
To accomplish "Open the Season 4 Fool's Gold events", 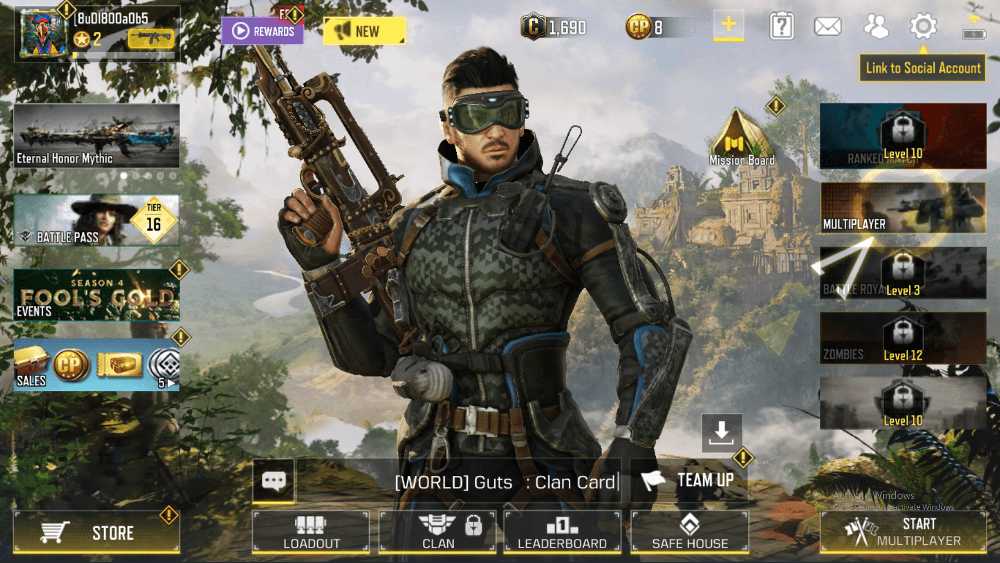I will [96, 294].
